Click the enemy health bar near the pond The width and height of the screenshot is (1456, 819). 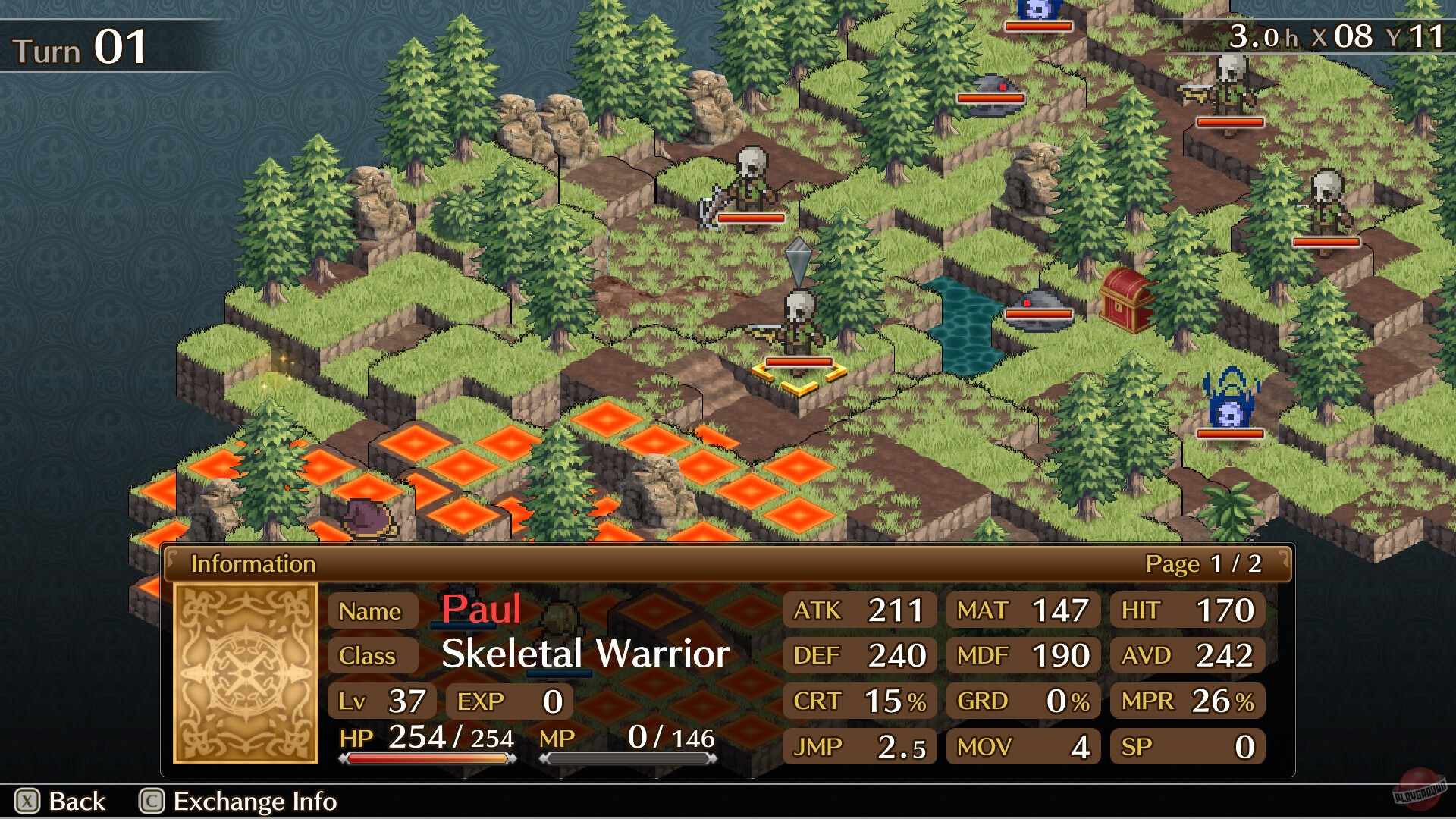click(1037, 313)
